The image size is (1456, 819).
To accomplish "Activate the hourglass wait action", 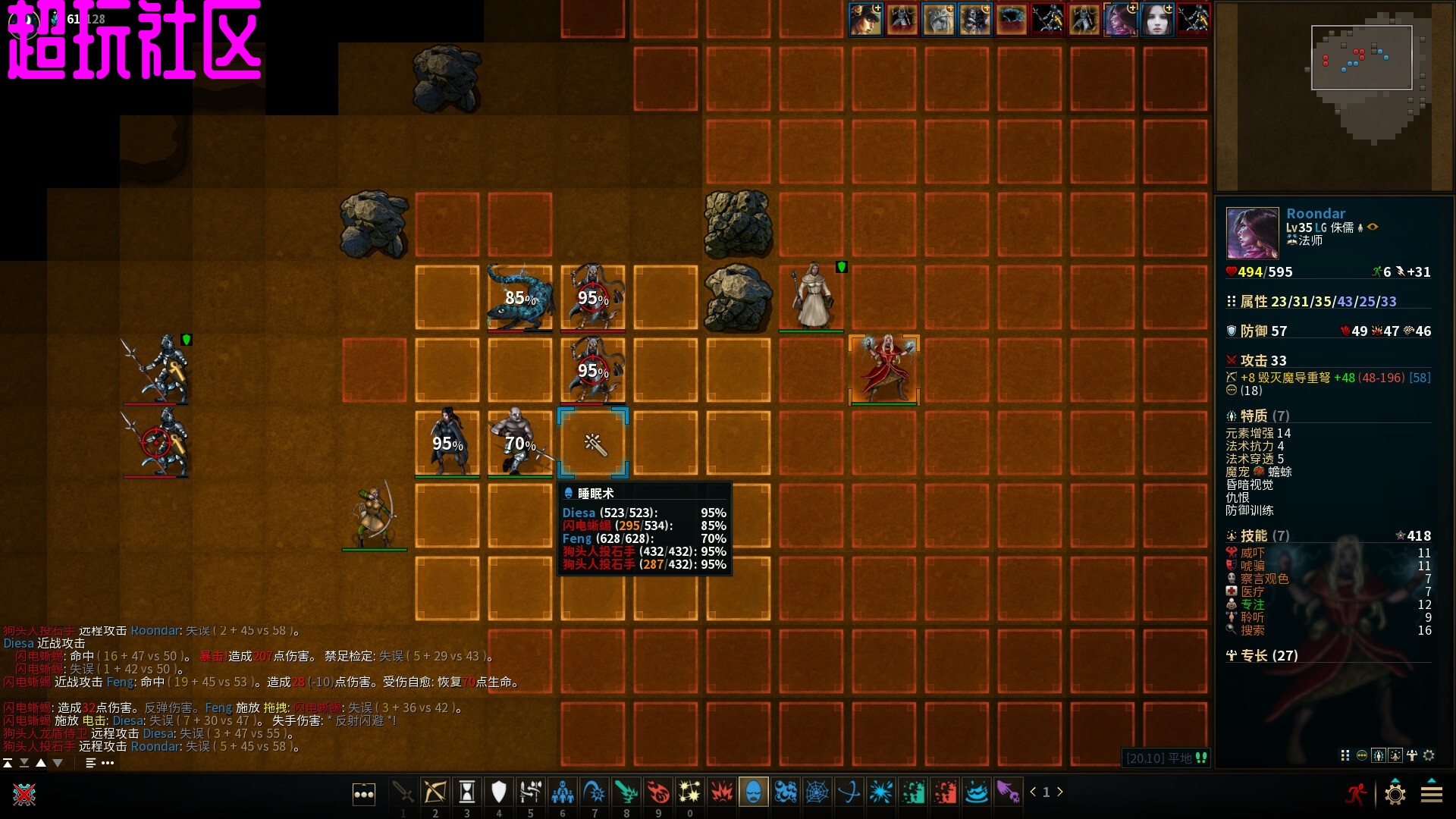I will (x=467, y=792).
